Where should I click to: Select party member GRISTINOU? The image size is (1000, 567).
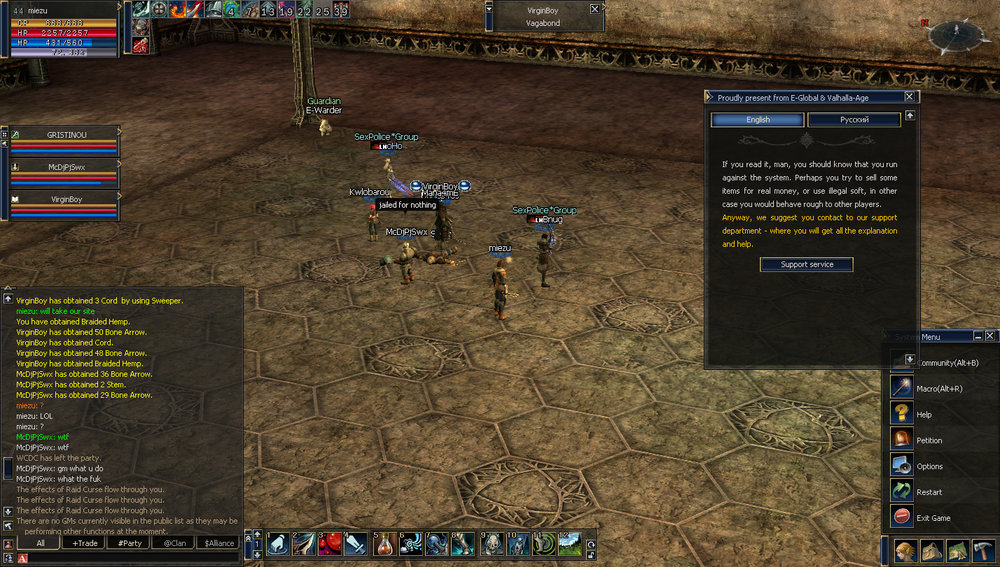[63, 134]
